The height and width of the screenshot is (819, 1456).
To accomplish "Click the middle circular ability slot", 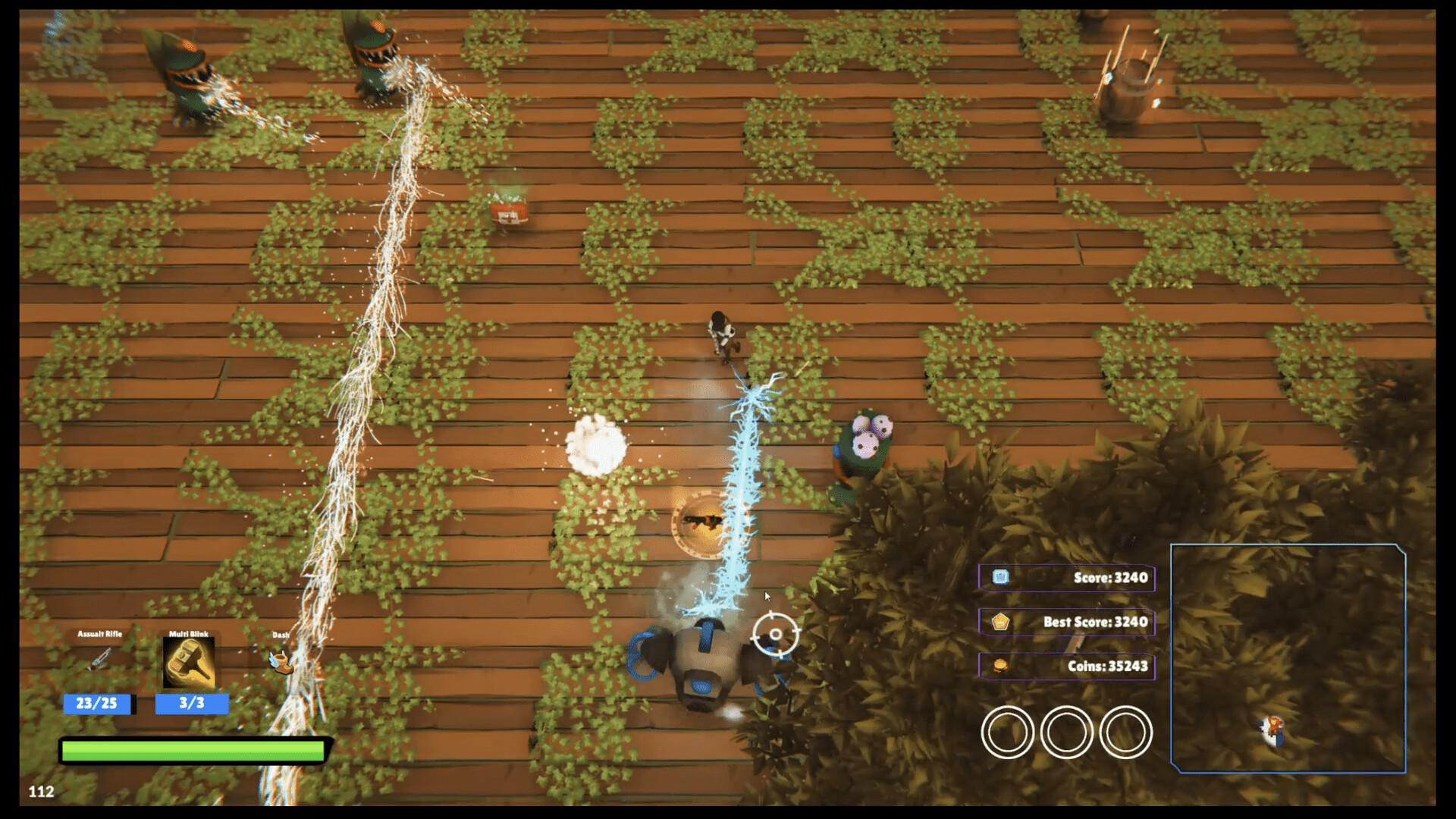I will click(1065, 730).
